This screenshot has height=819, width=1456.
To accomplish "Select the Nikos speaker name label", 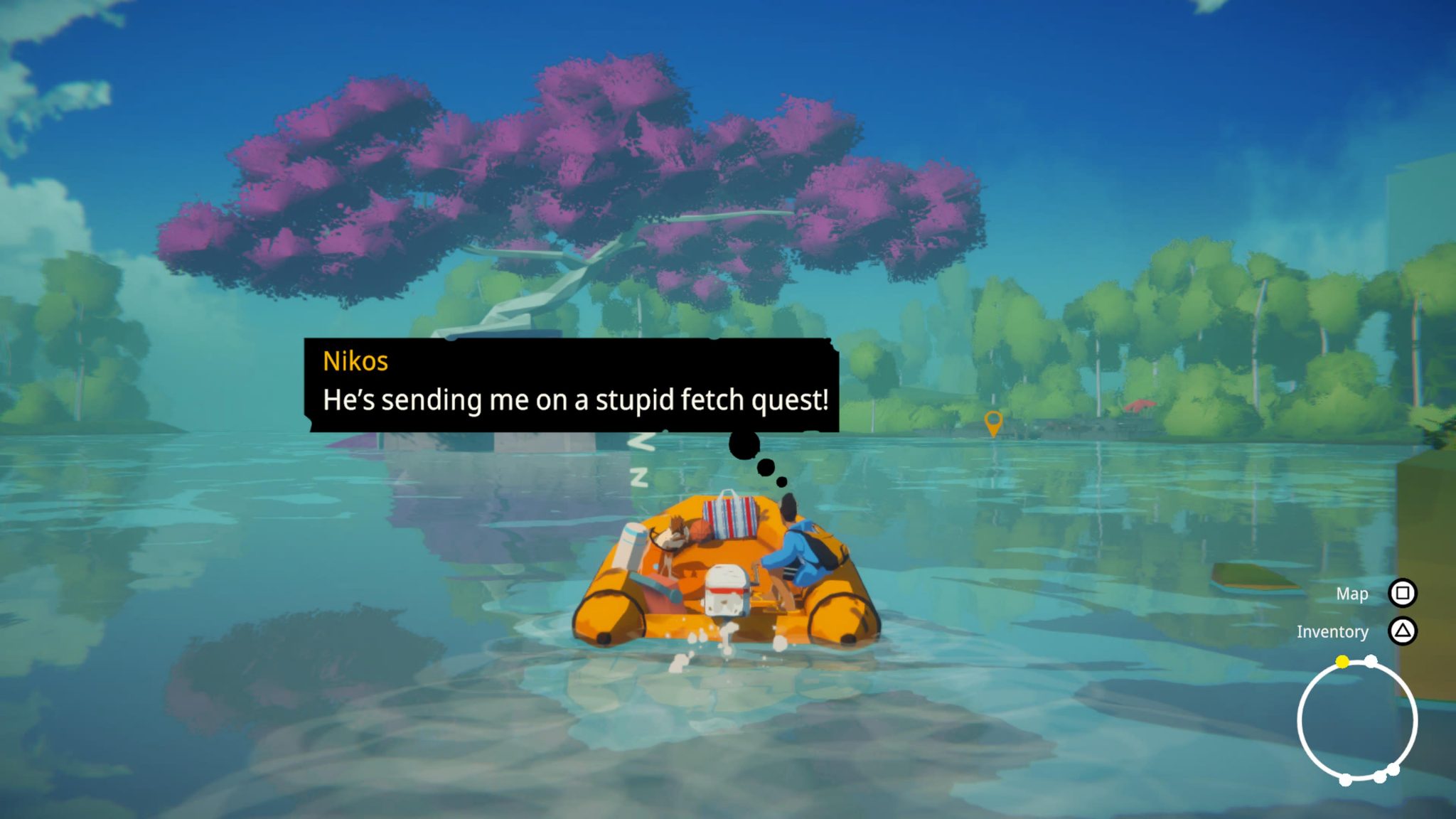I will click(x=355, y=361).
